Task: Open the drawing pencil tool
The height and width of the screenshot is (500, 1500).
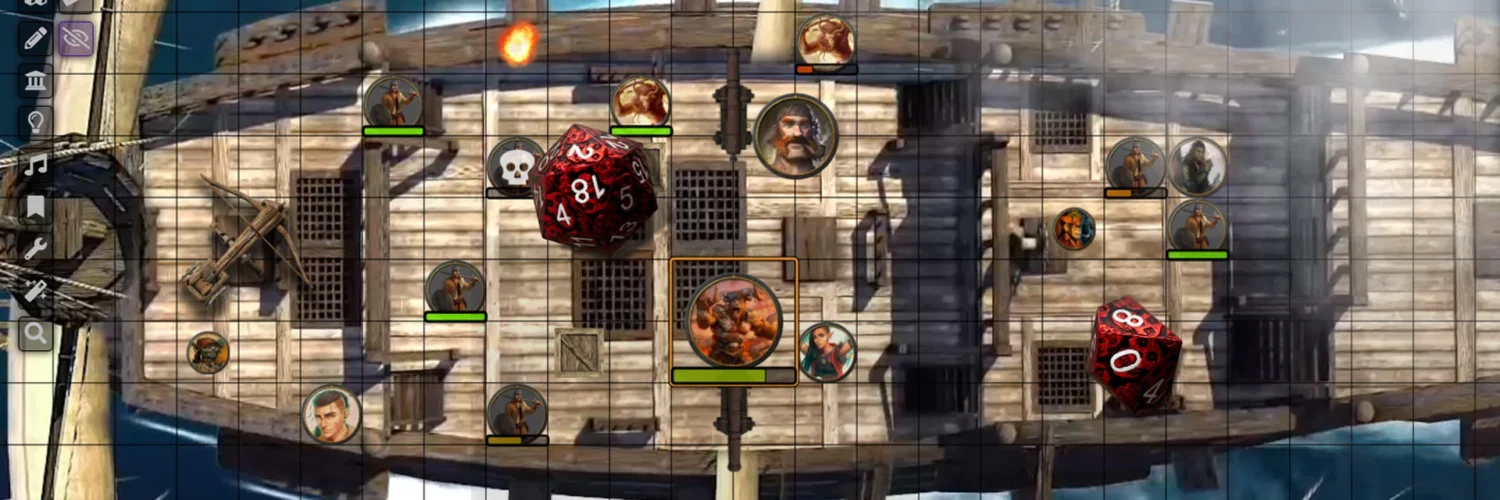Action: pos(36,40)
